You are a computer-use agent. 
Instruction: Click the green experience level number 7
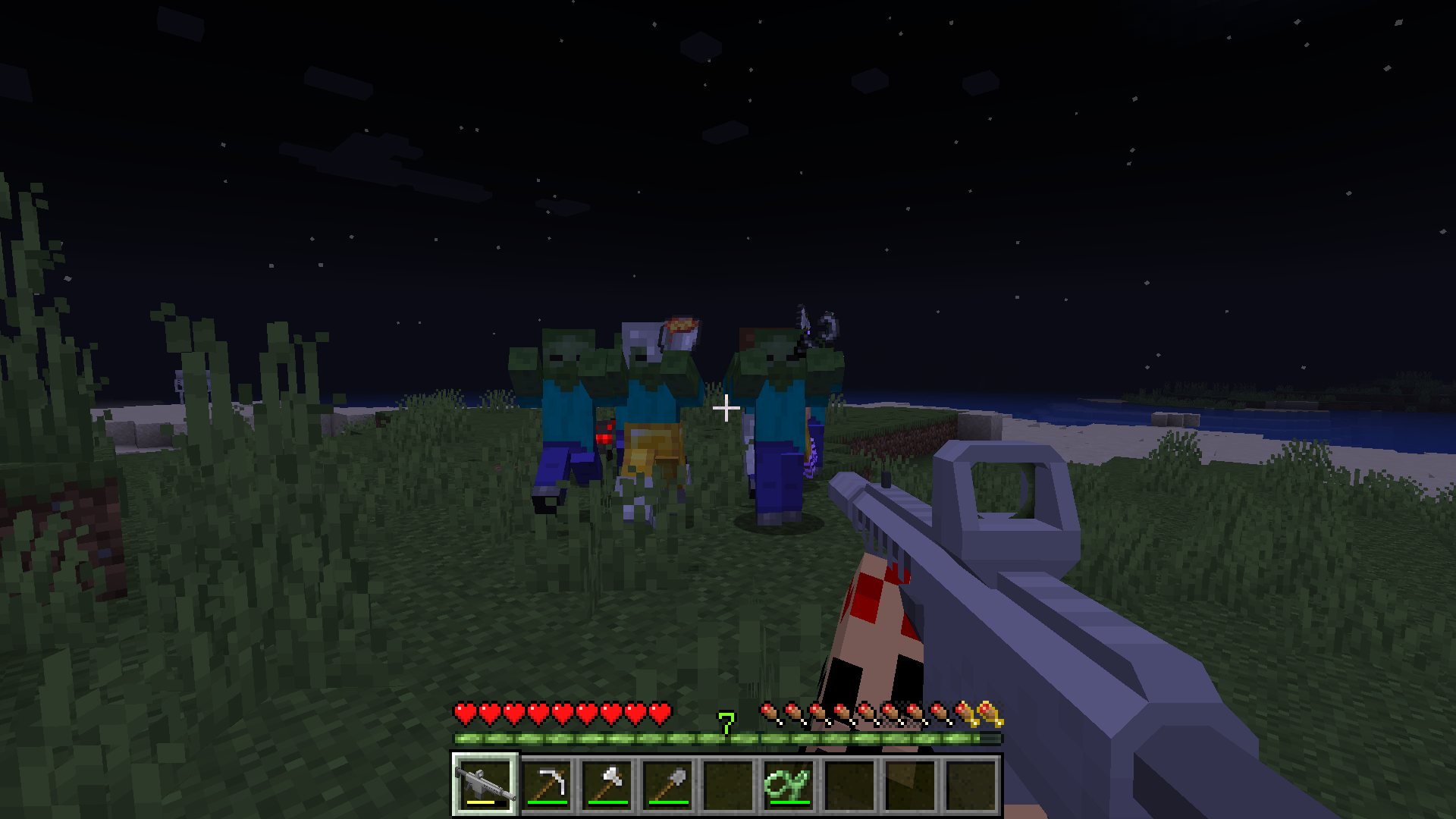(726, 723)
